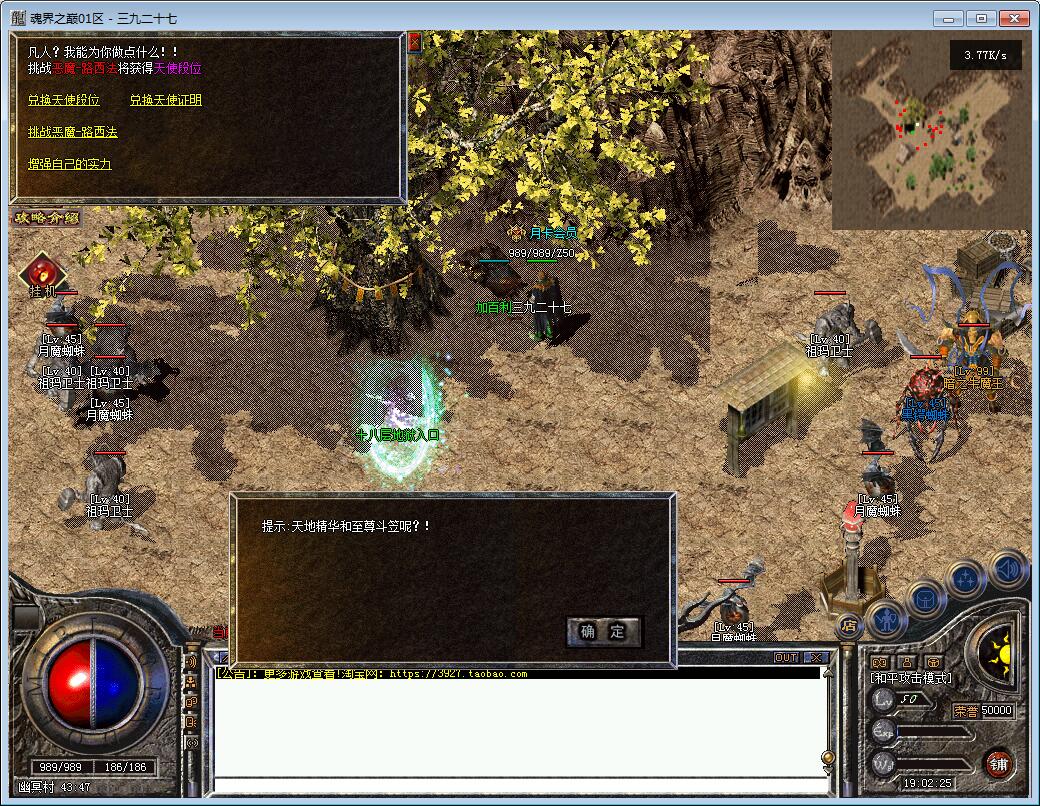1040x806 pixels.
Task: Maximize the game window
Action: (982, 18)
